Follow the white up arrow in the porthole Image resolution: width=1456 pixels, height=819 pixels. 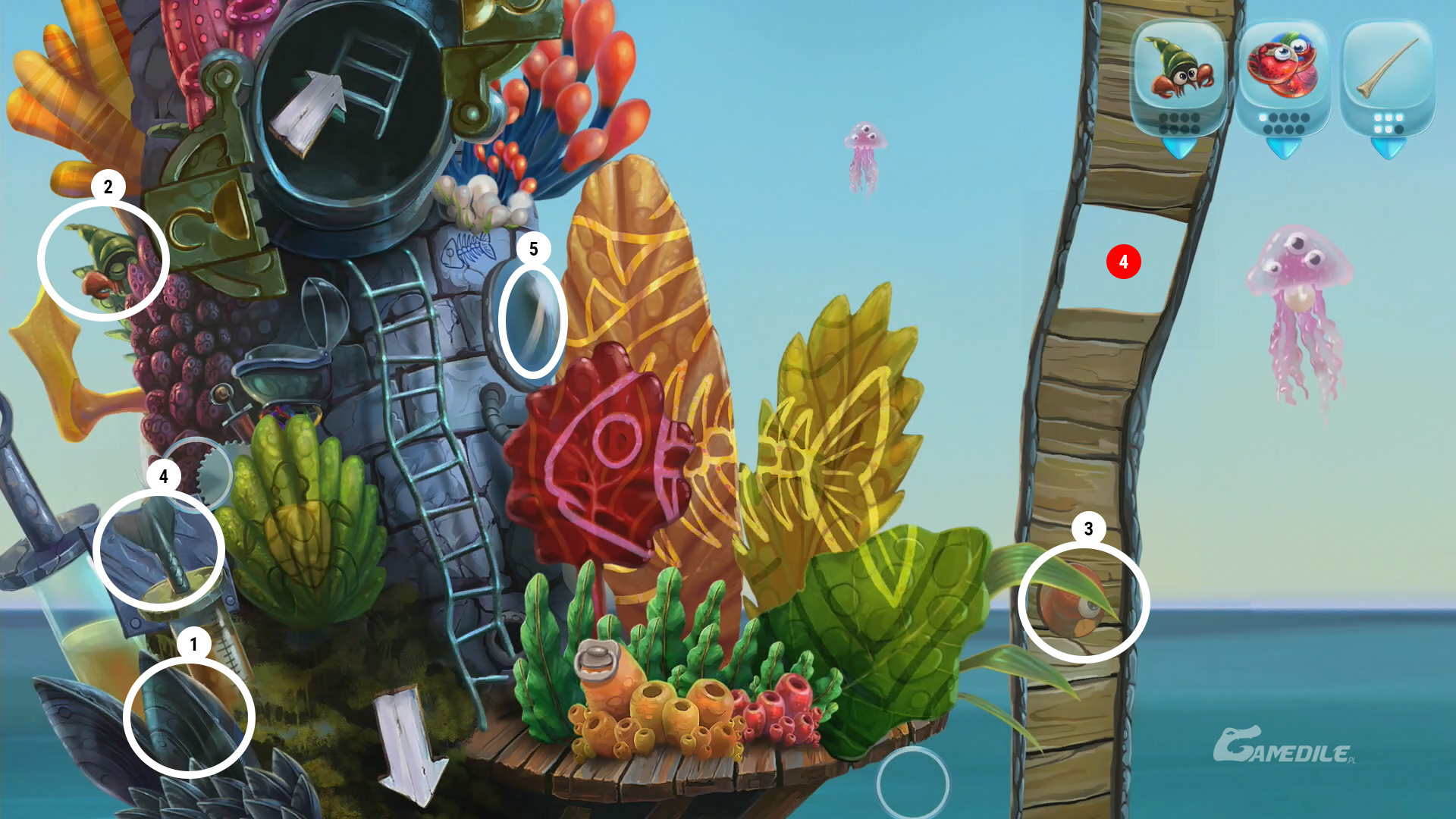309,111
